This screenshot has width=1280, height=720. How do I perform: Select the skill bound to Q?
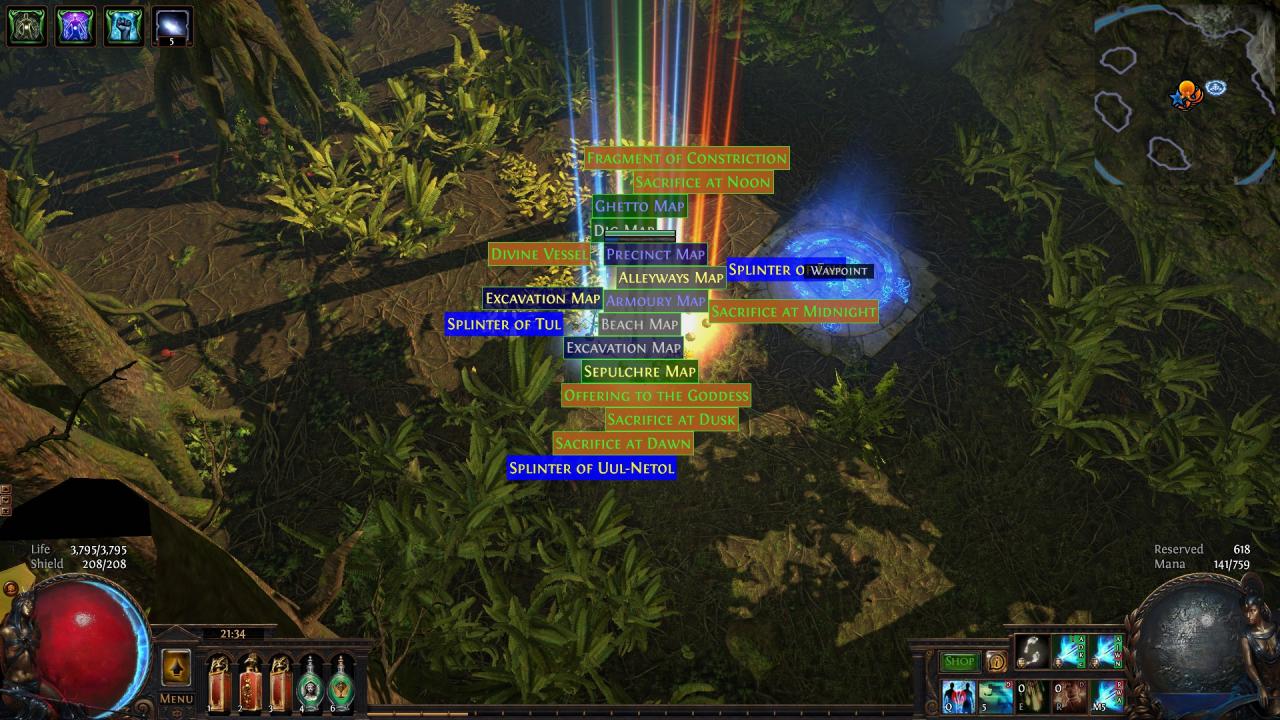[958, 696]
